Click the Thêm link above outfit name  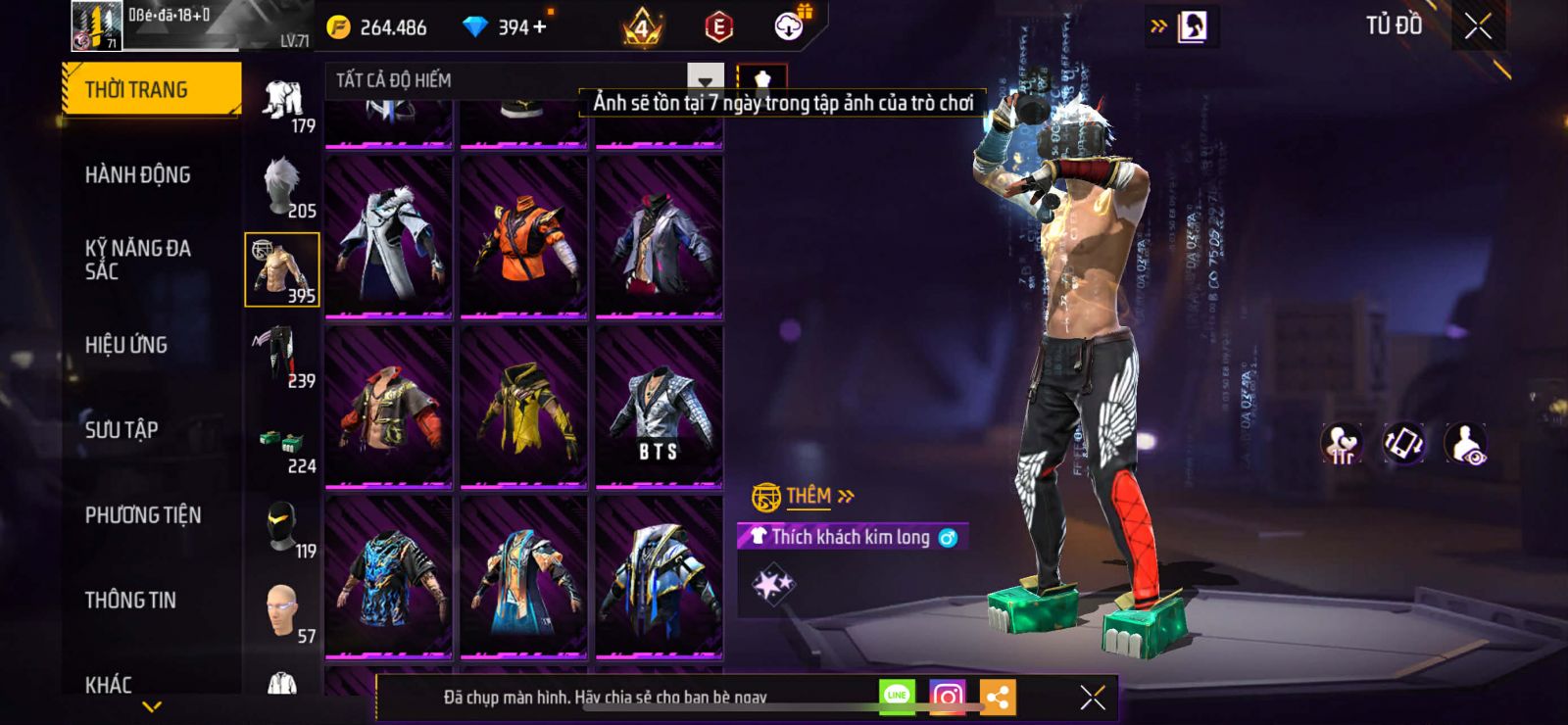pyautogui.click(x=819, y=496)
